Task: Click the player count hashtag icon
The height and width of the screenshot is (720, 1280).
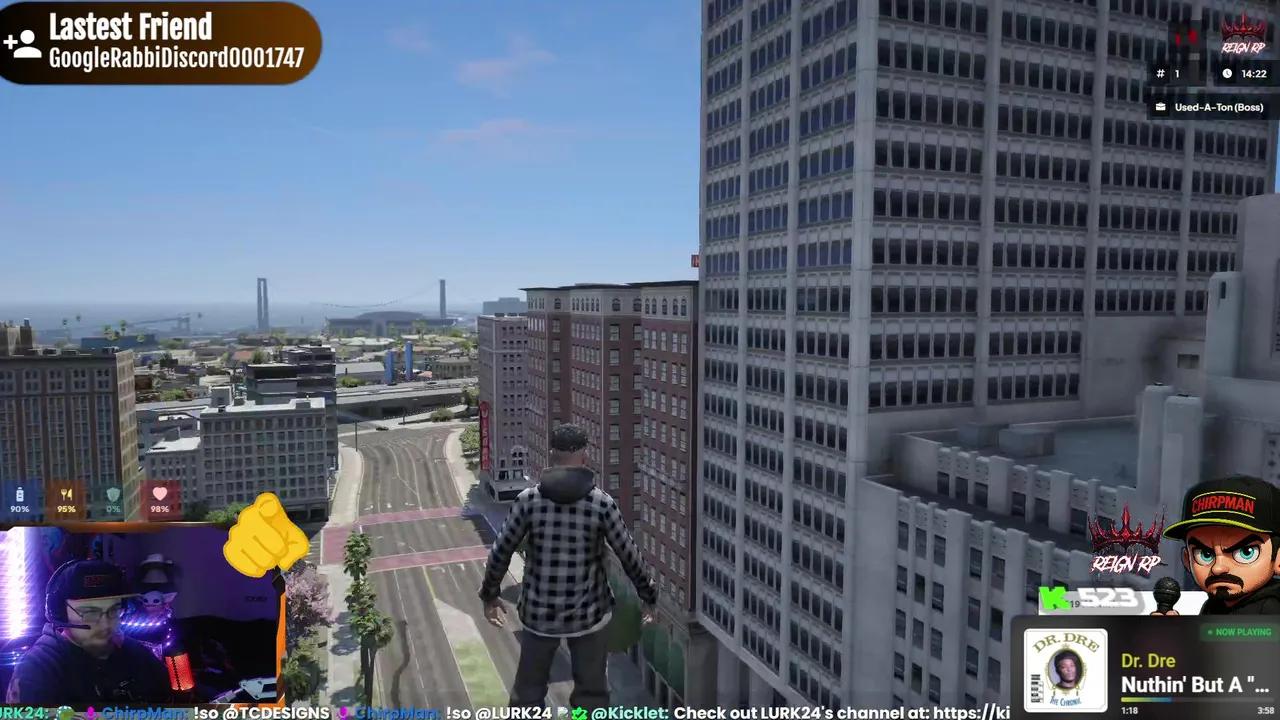Action: (x=1160, y=73)
